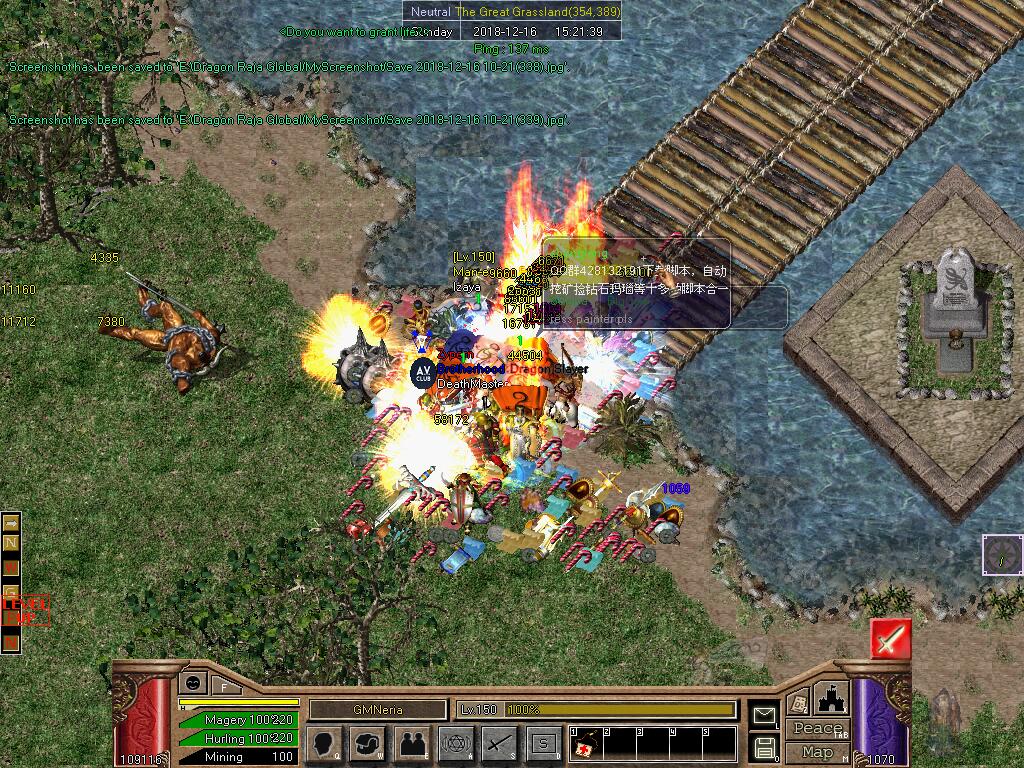
Task: Click the arrow button on side bar
Action: [11, 522]
